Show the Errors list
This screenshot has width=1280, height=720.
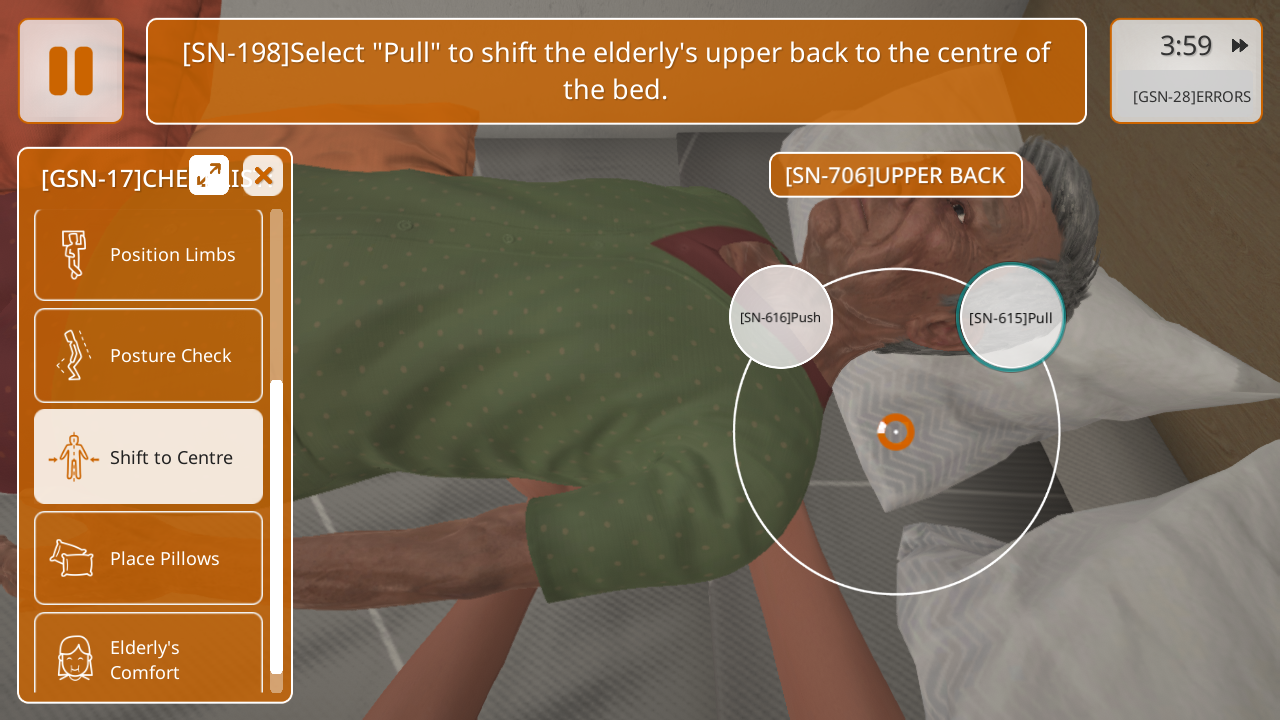click(x=1191, y=97)
